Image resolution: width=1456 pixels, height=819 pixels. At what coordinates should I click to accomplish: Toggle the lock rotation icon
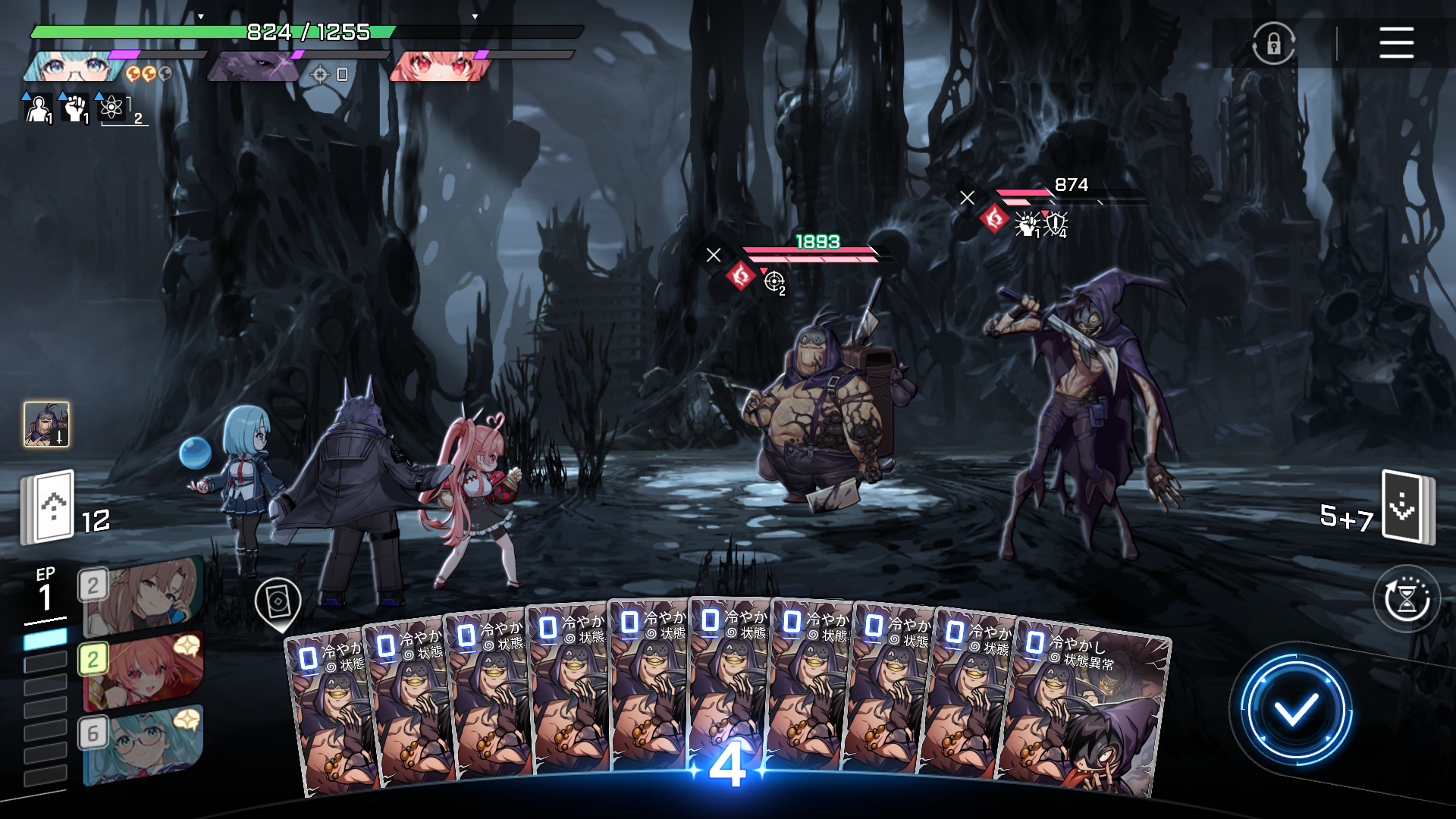point(1273,43)
